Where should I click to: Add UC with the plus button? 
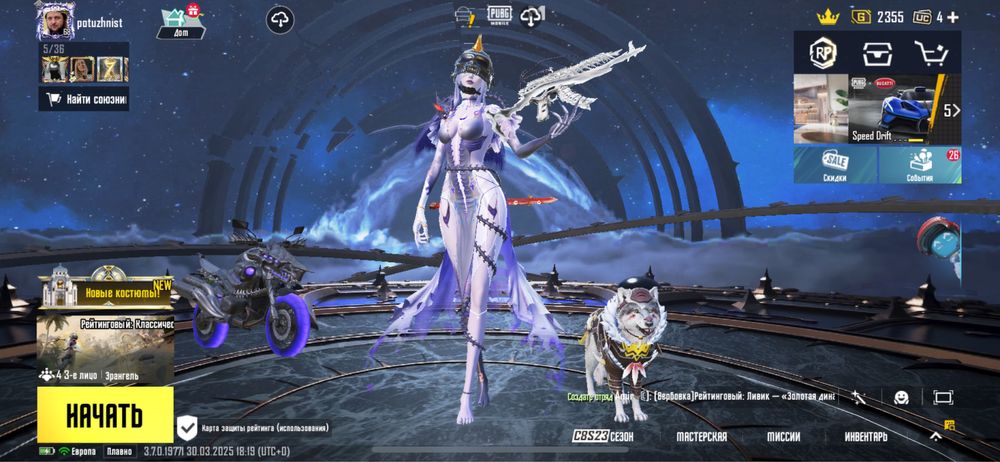click(952, 17)
